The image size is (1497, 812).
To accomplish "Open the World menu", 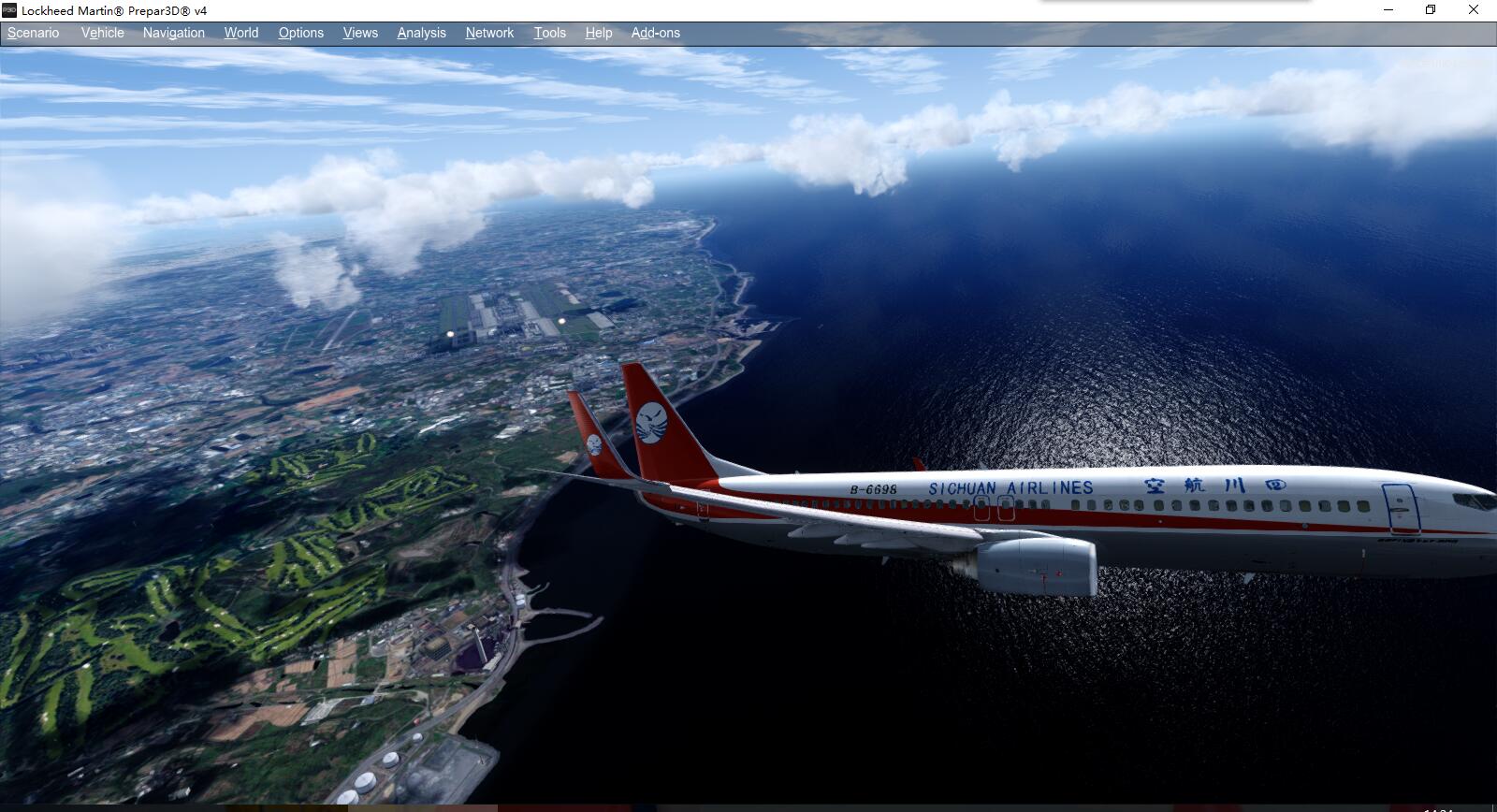I will point(240,32).
